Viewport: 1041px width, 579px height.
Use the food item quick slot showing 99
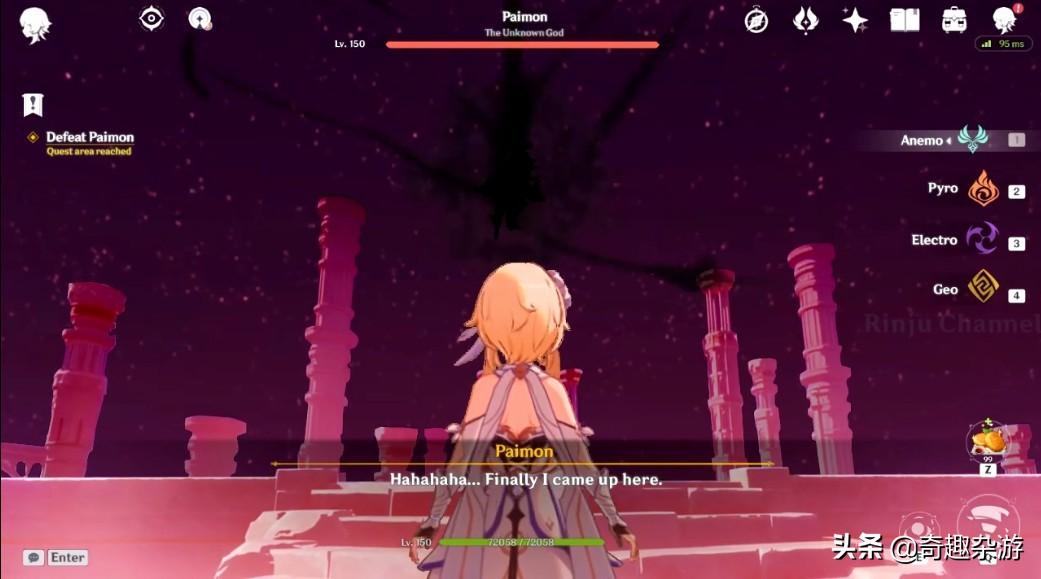[x=986, y=443]
